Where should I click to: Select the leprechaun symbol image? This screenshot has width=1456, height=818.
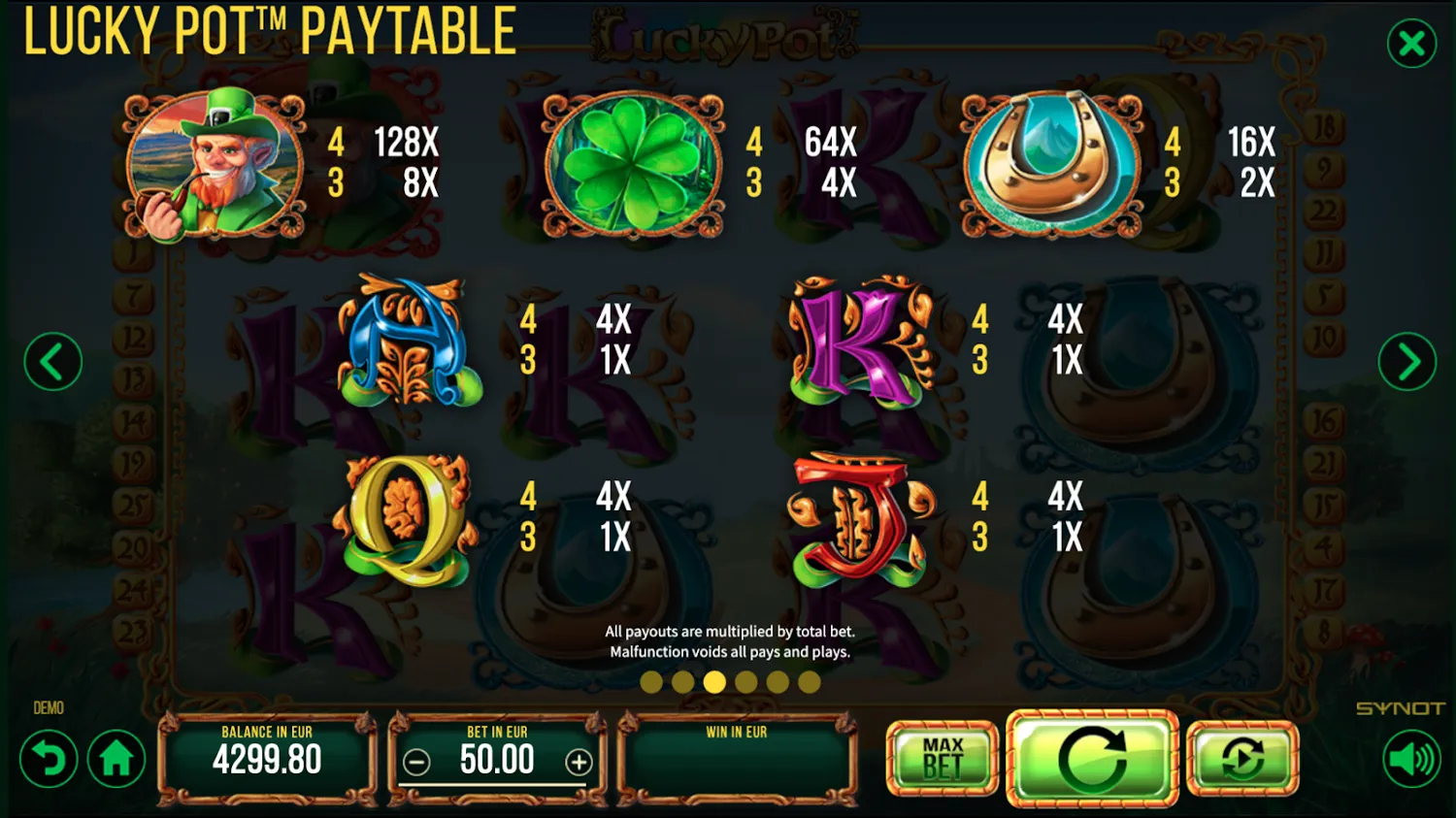[x=213, y=165]
